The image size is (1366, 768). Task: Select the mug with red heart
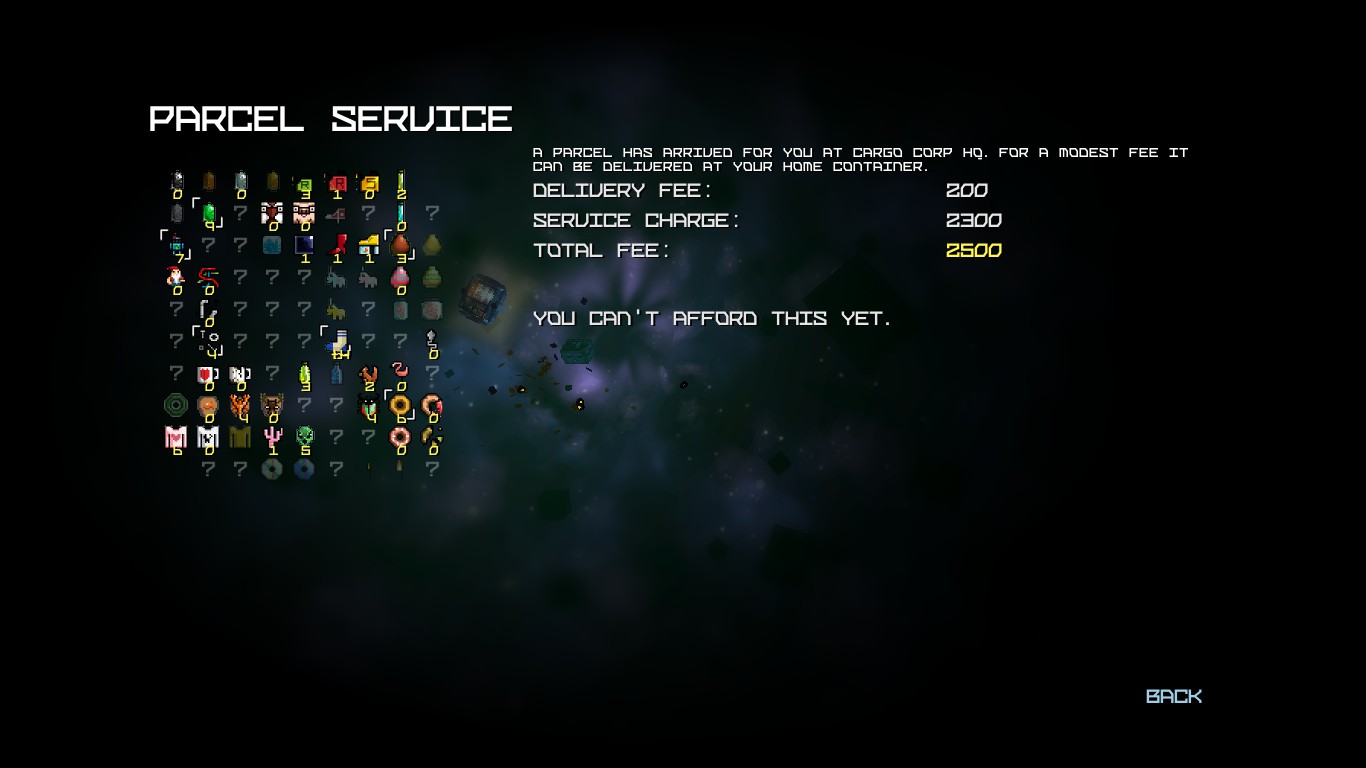click(208, 375)
